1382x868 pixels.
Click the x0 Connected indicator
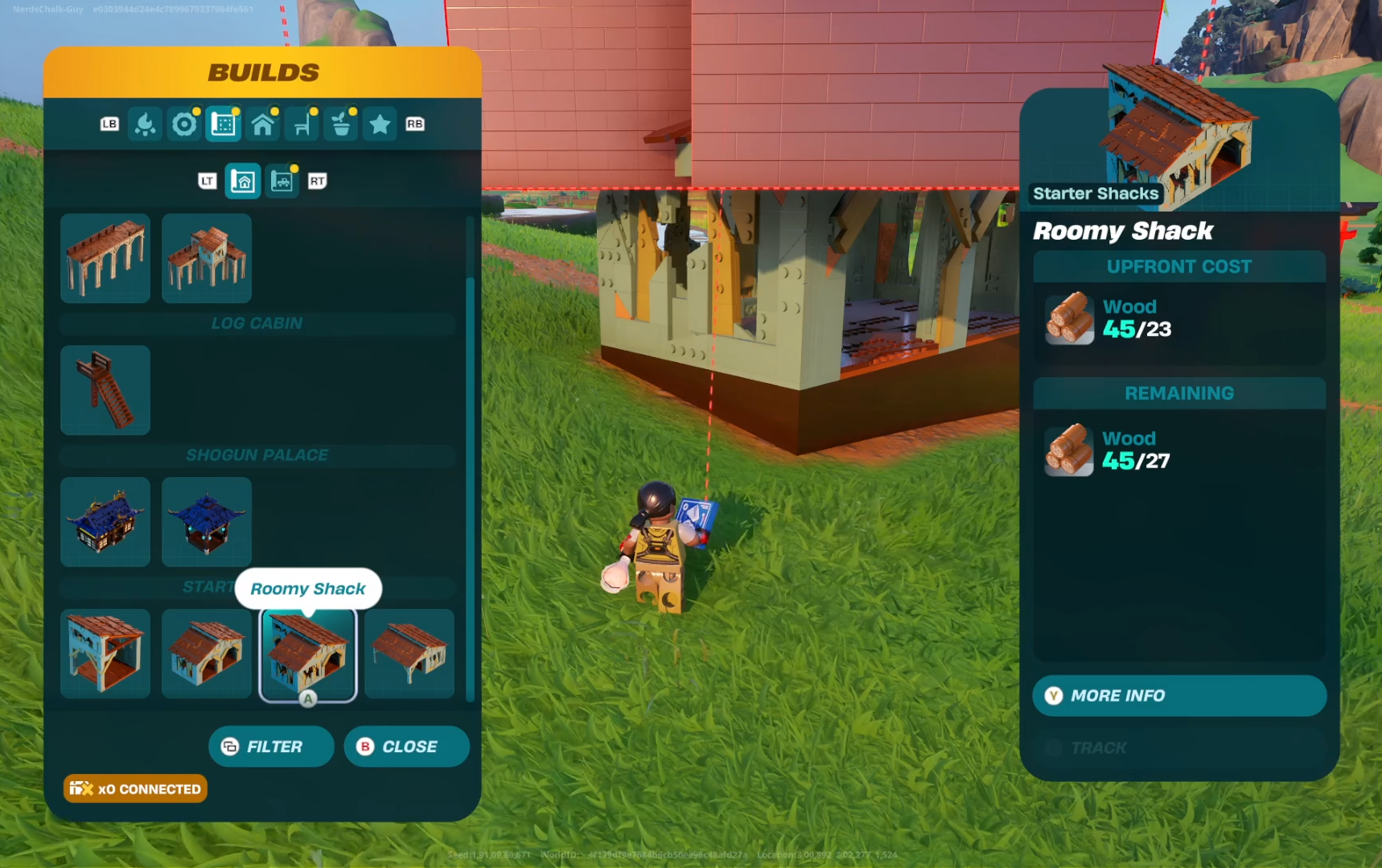(x=135, y=789)
